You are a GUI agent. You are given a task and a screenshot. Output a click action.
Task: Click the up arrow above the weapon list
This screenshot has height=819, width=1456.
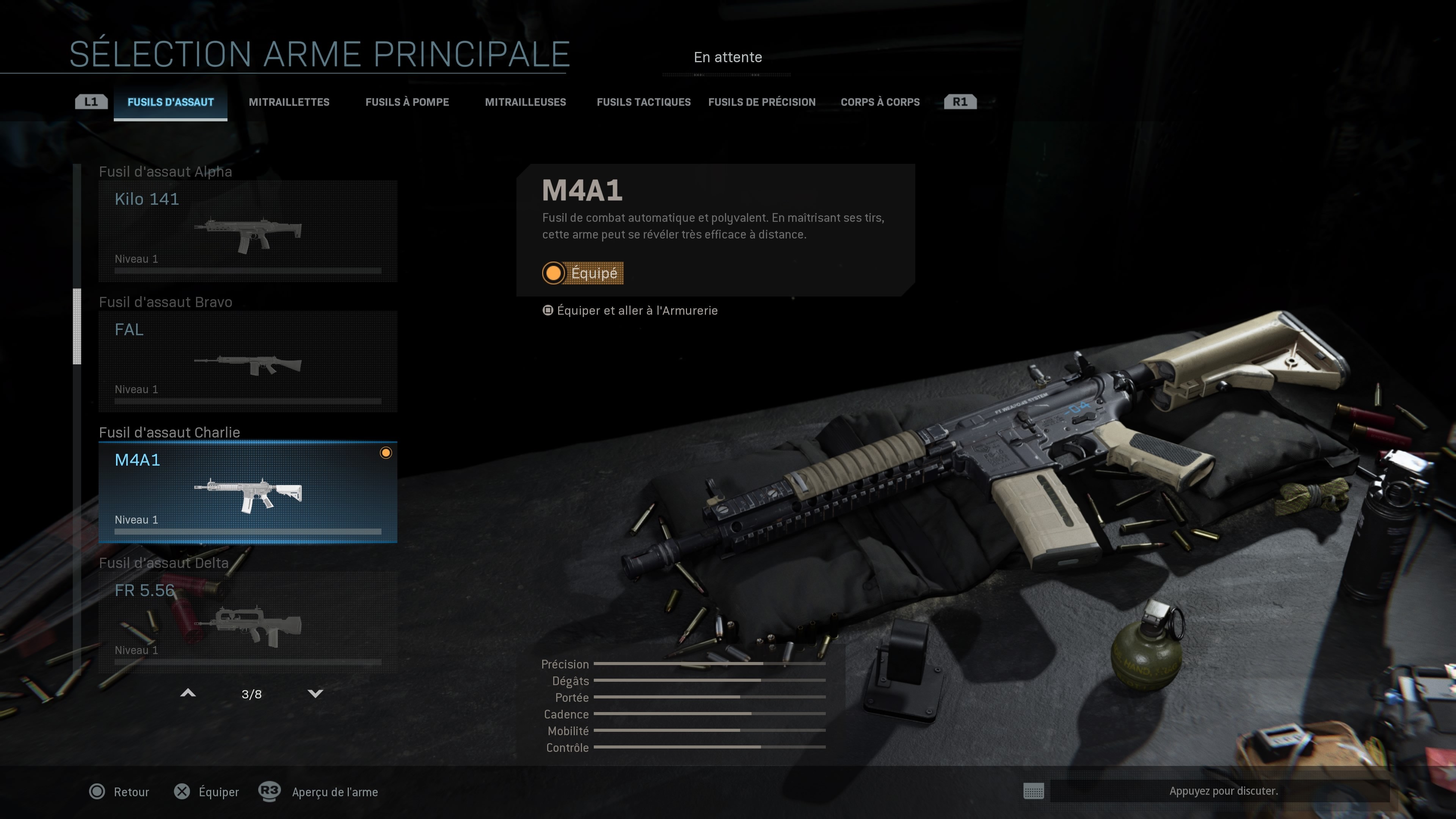coord(188,693)
